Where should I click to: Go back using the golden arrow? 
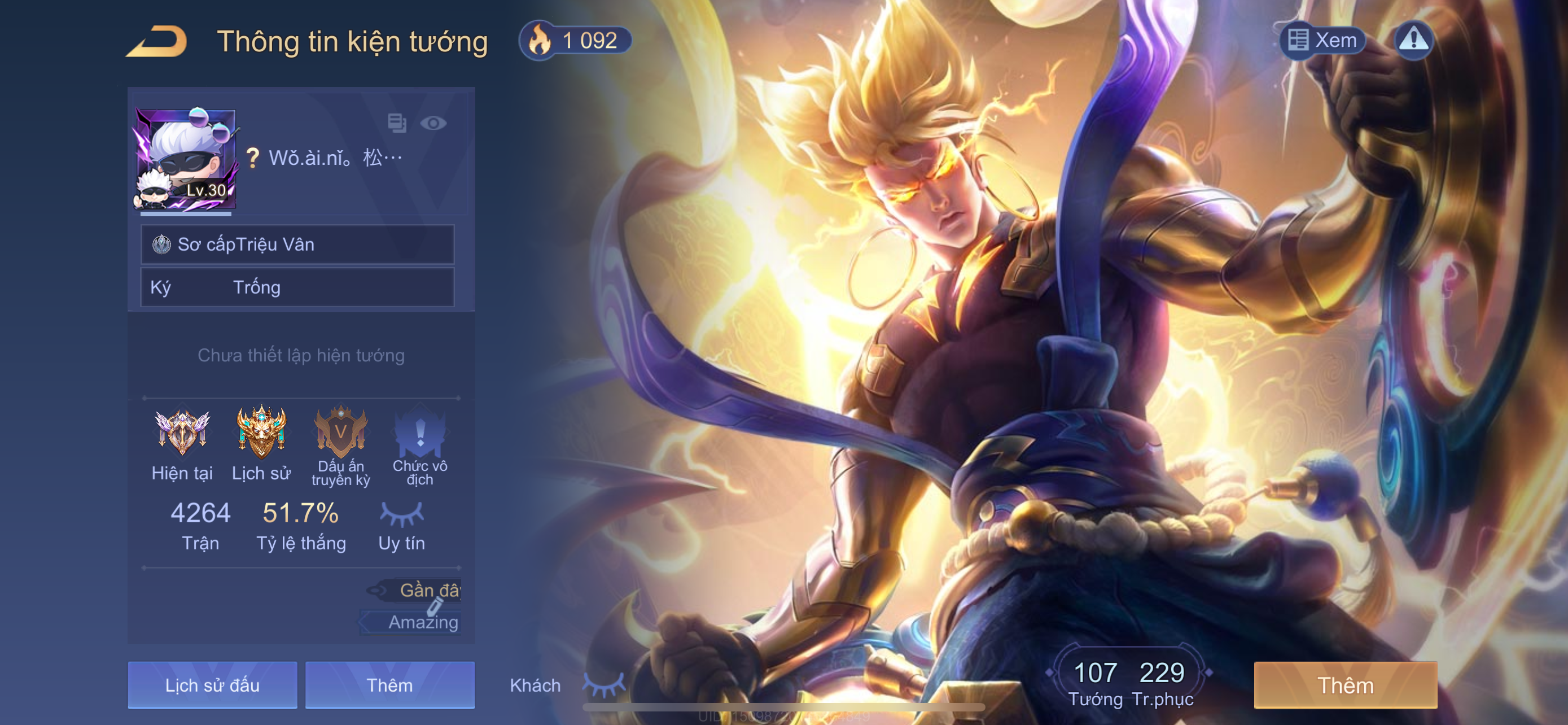click(157, 41)
